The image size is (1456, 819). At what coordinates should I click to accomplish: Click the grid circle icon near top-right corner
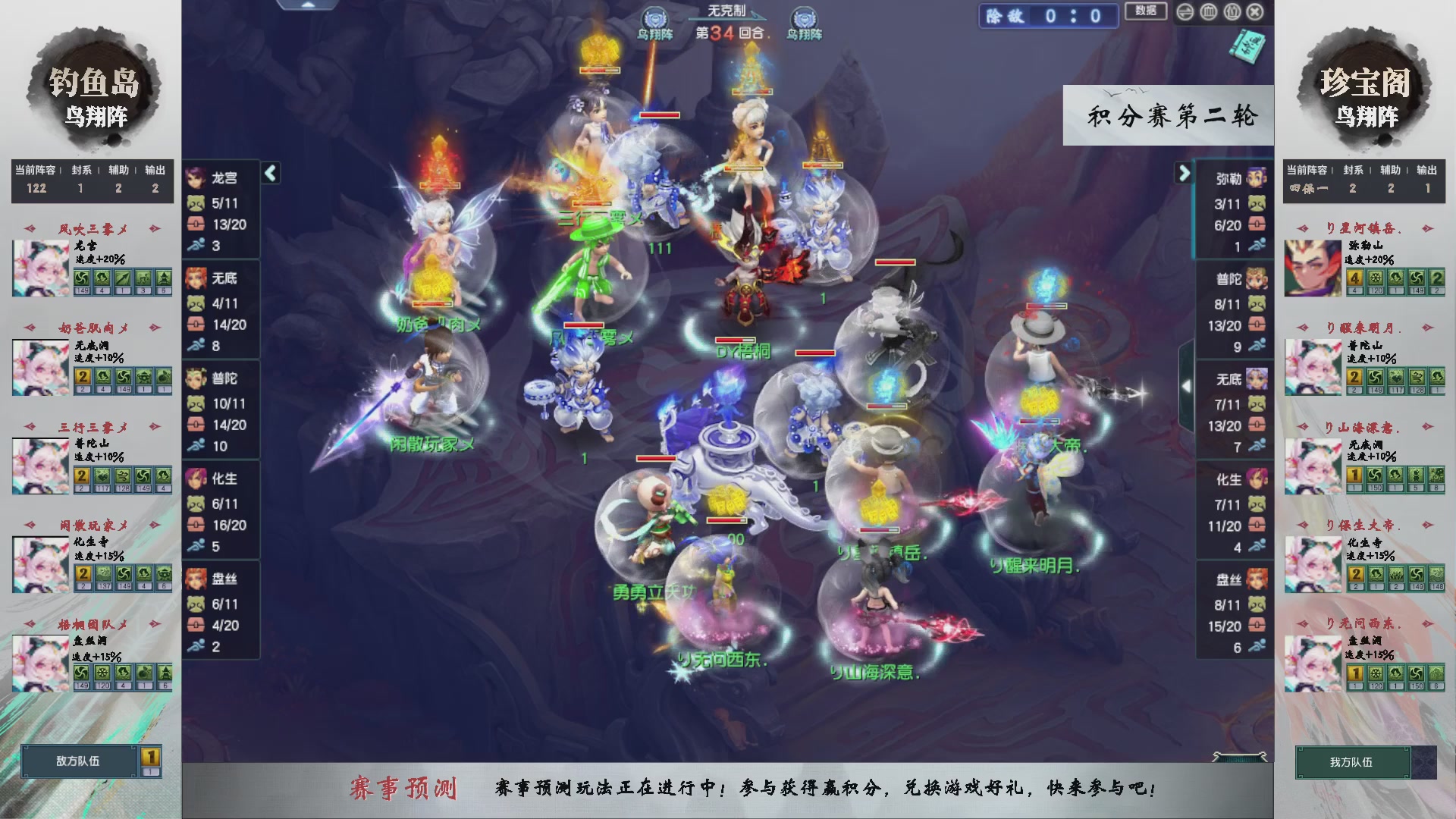coord(1209,12)
